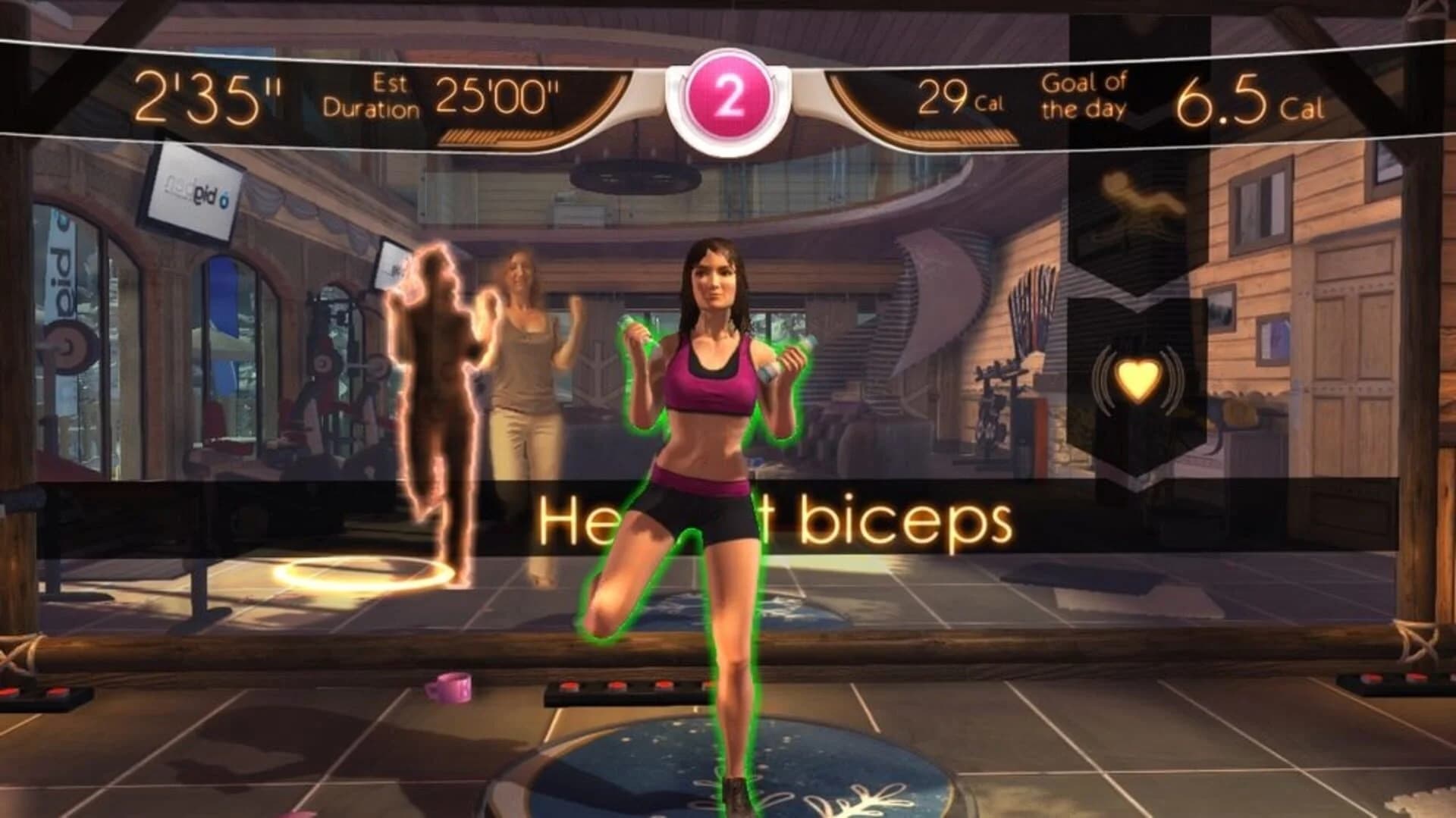Screen dimensions: 1456x818
Task: Click the Goal of the day label
Action: [1084, 92]
